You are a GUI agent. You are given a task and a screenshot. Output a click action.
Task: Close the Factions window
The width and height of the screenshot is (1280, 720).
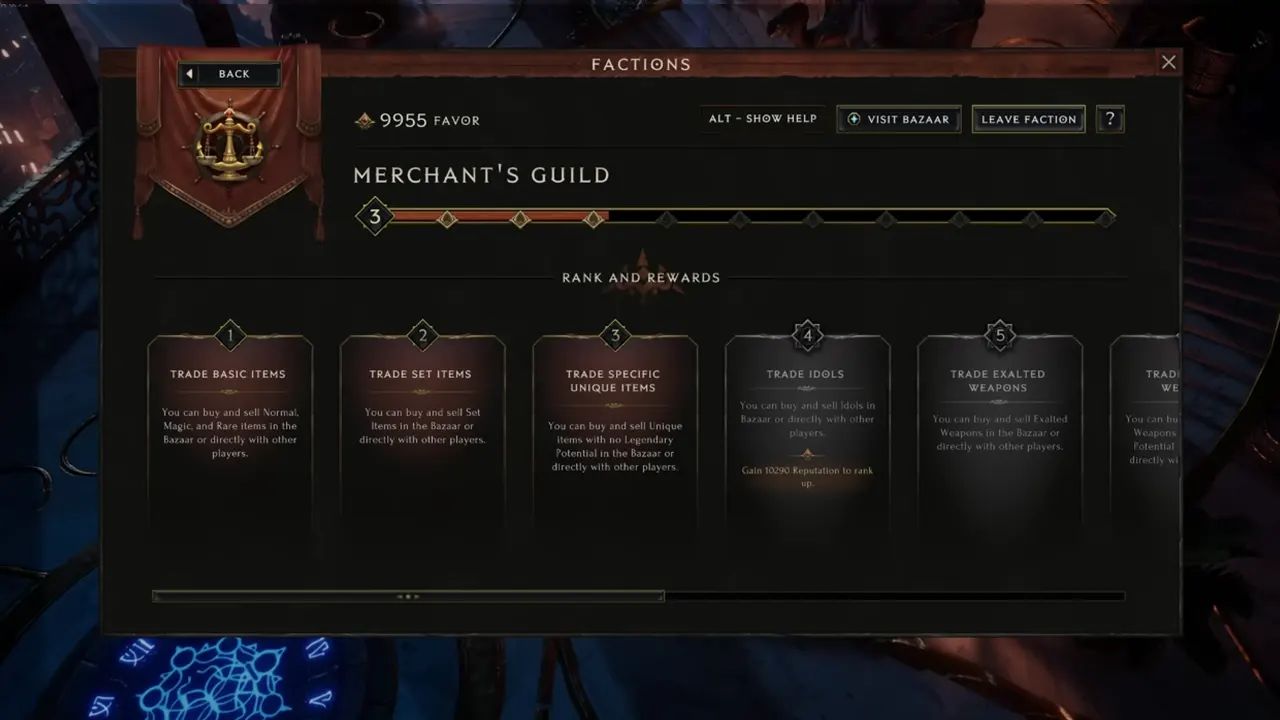click(x=1168, y=61)
